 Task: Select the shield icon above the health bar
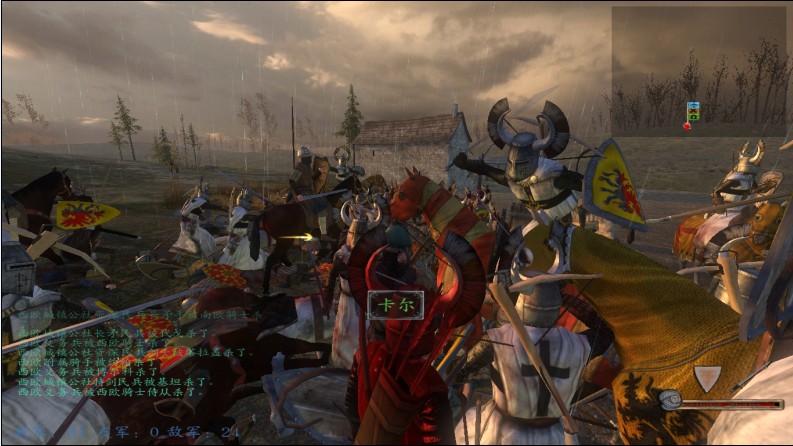pos(707,378)
